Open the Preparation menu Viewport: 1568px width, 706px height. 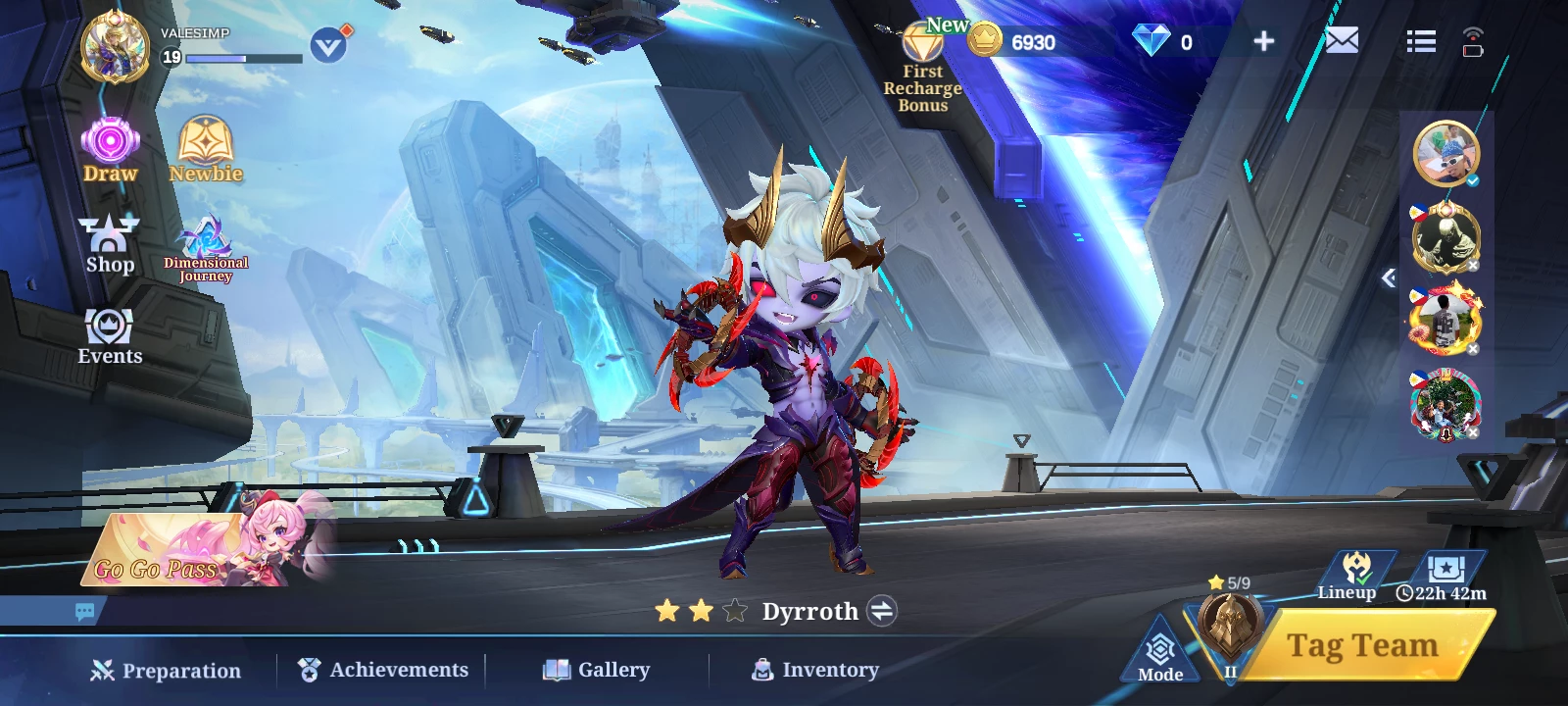click(166, 671)
